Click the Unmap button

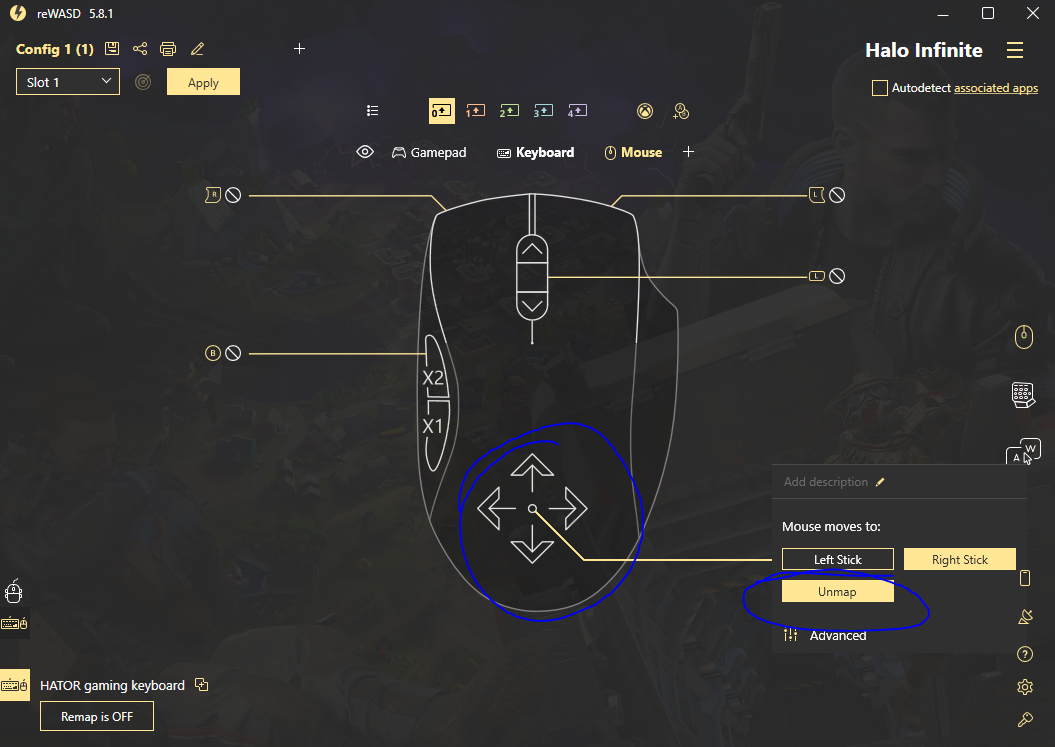pos(837,592)
